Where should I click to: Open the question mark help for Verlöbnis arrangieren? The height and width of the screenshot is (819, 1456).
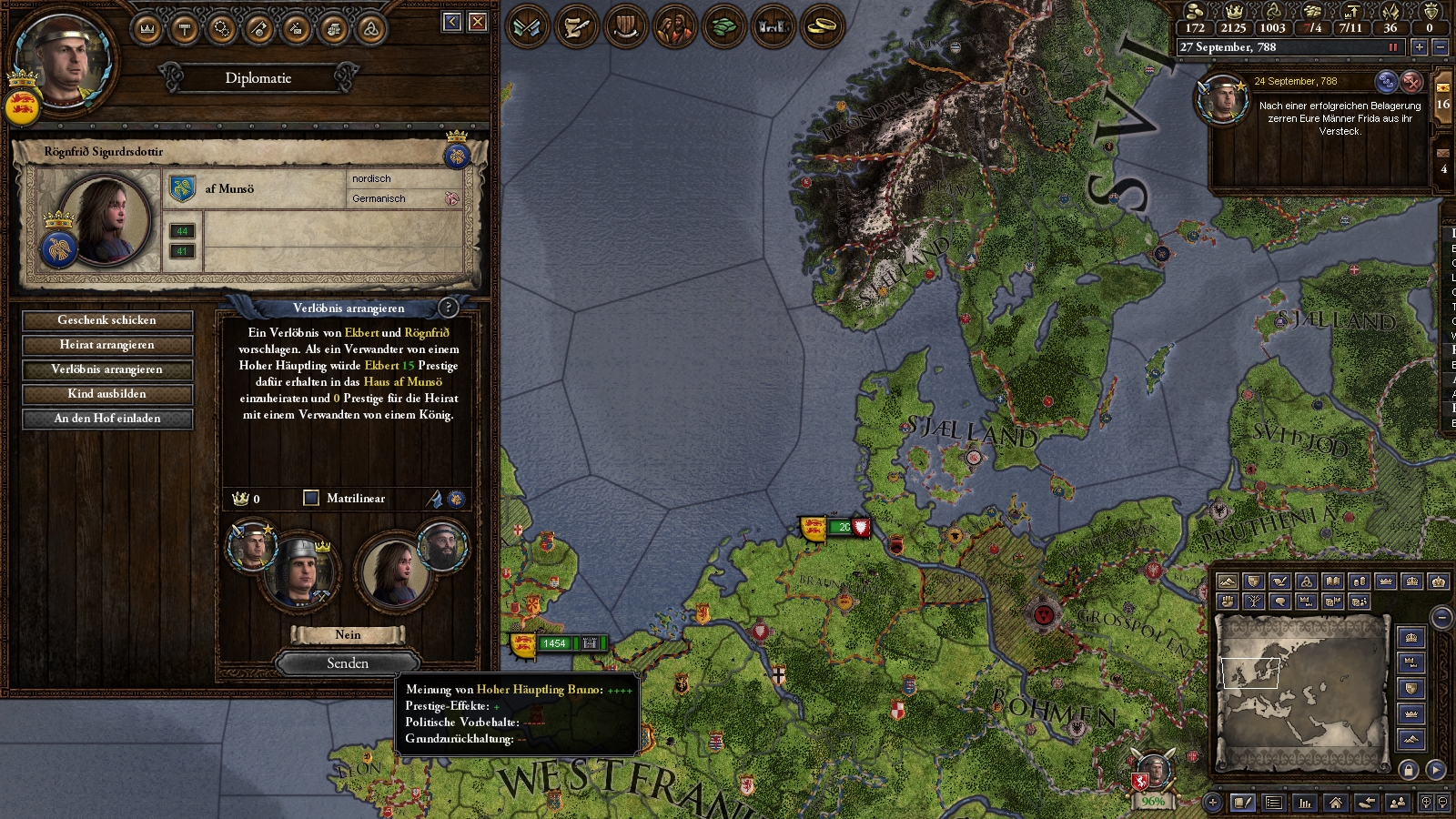[448, 308]
